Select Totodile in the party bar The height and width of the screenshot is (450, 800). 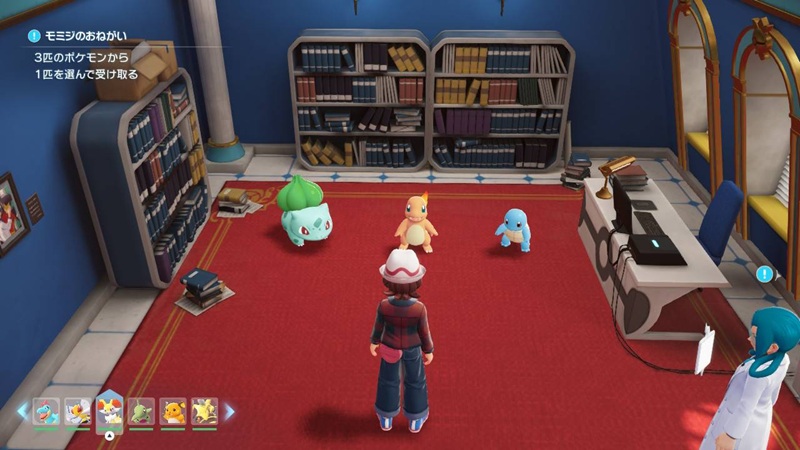click(46, 411)
